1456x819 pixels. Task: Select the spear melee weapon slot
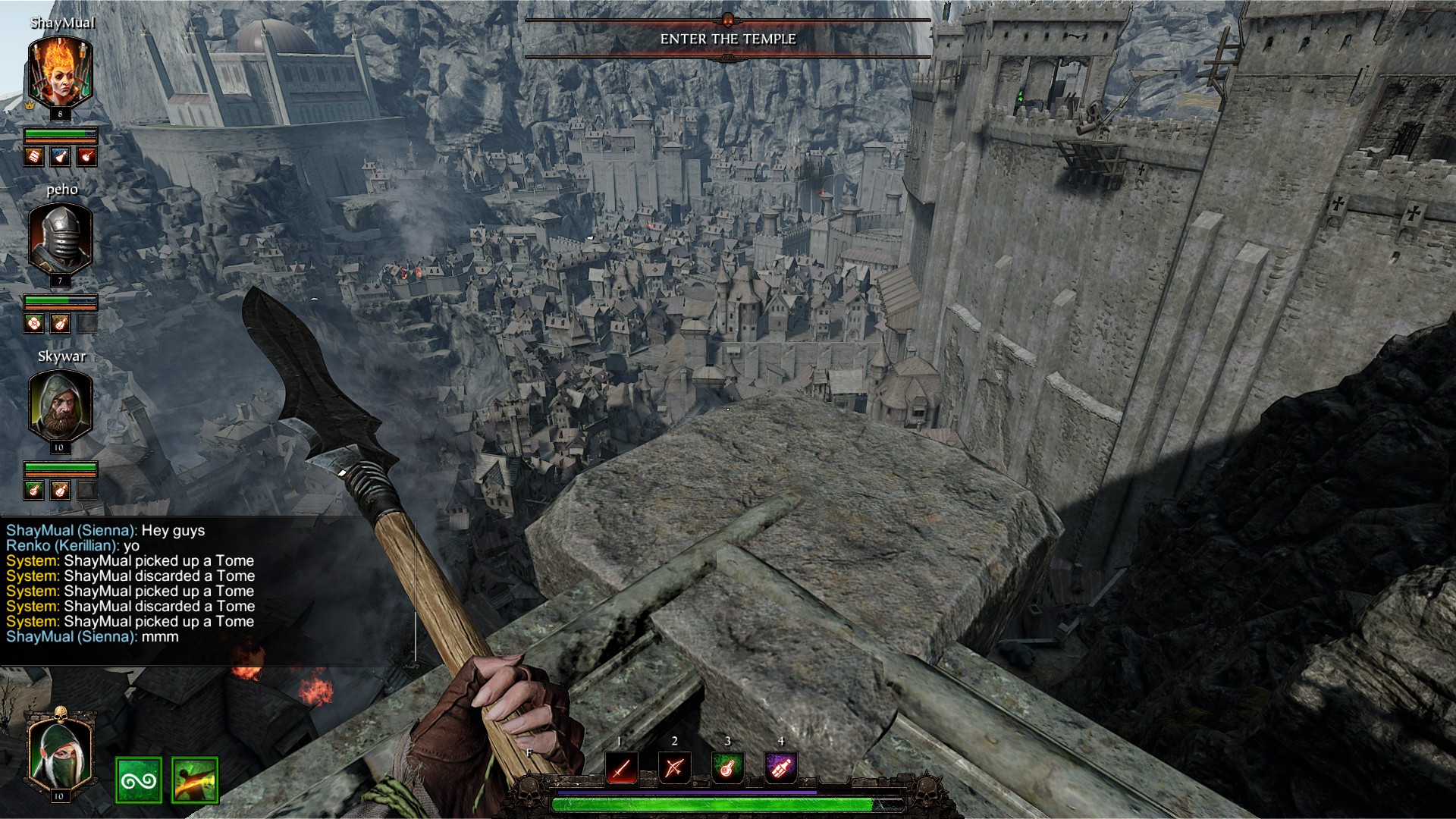pyautogui.click(x=621, y=768)
